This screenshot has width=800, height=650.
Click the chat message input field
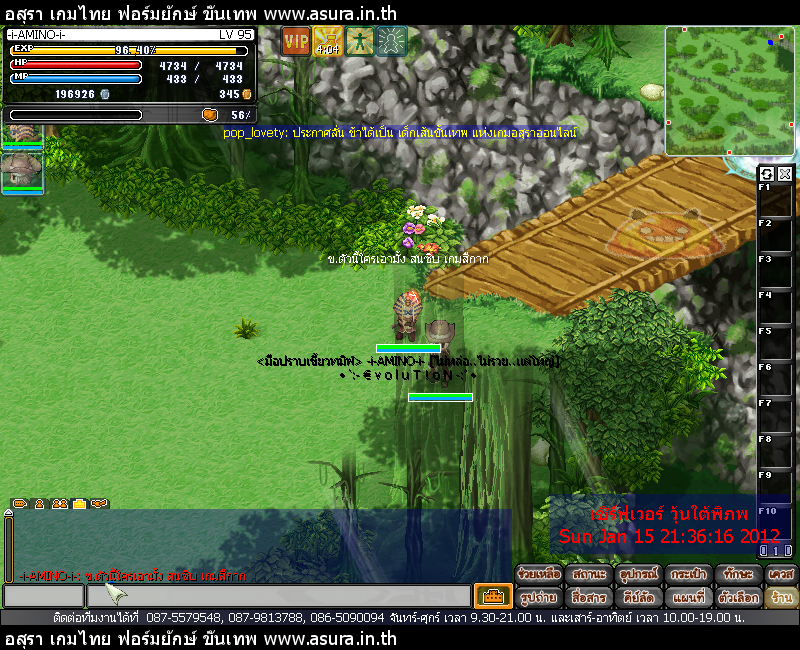(x=278, y=596)
